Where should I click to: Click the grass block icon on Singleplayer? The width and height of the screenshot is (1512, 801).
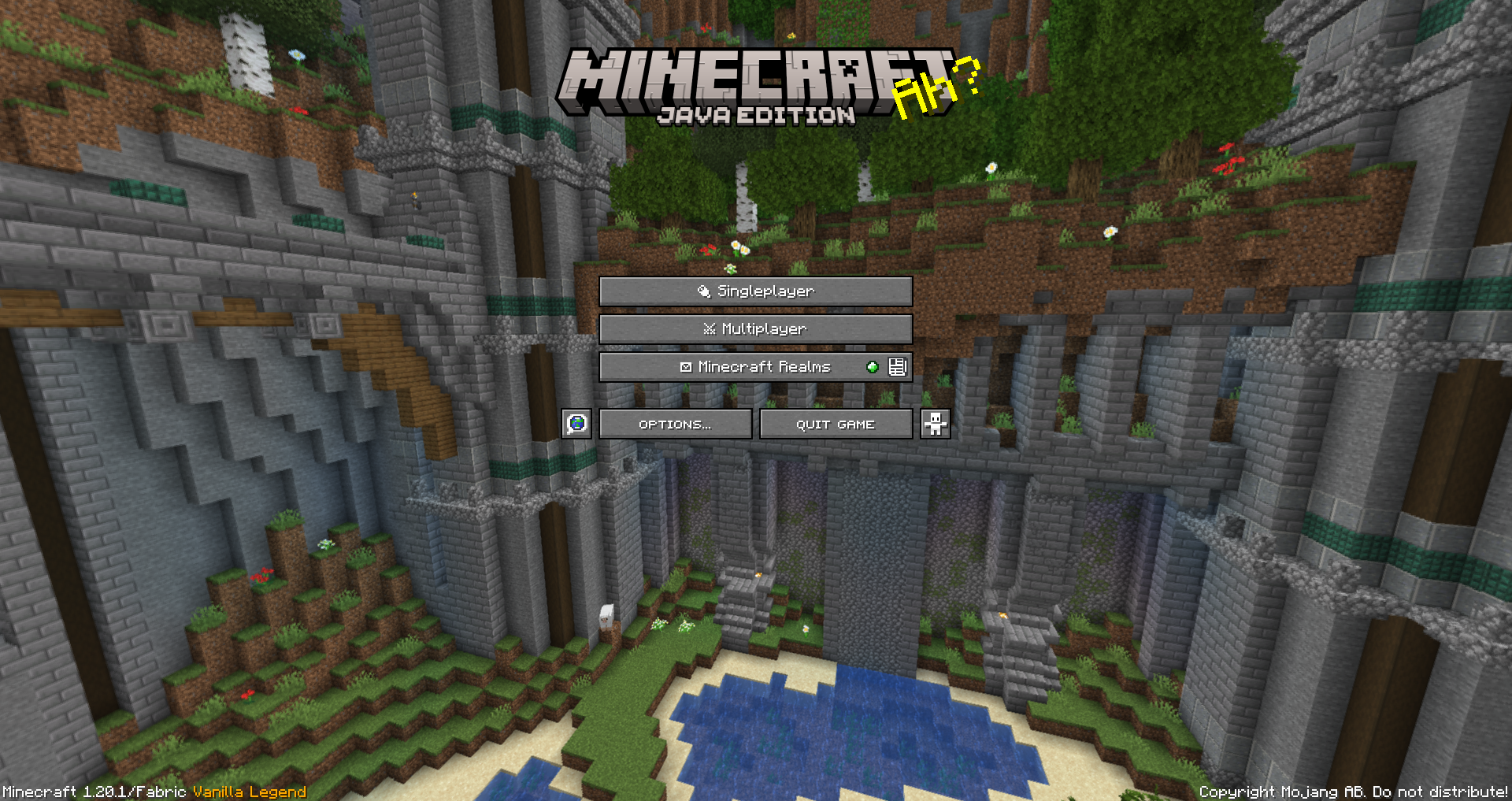click(703, 291)
